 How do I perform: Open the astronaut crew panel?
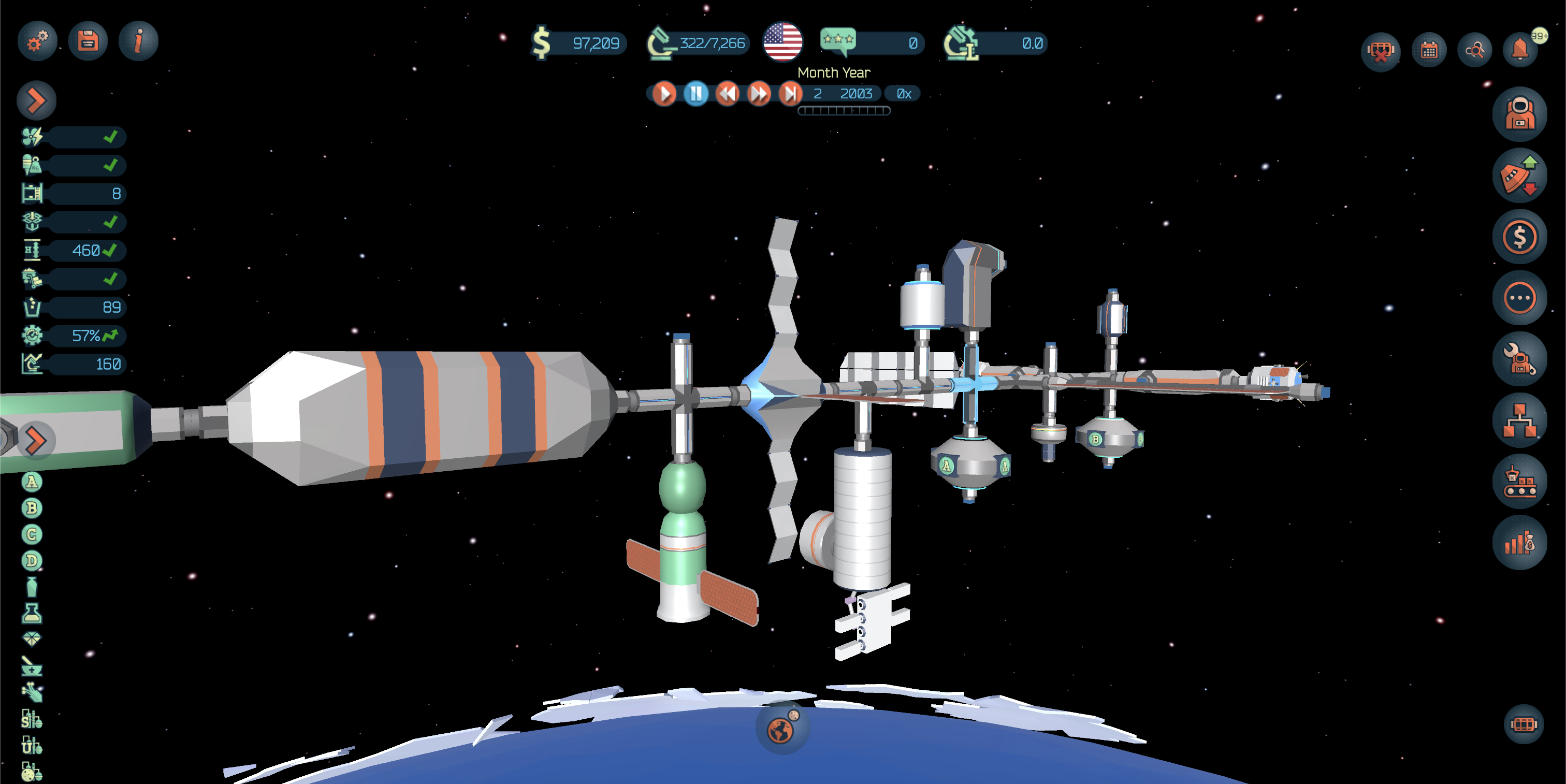1520,113
